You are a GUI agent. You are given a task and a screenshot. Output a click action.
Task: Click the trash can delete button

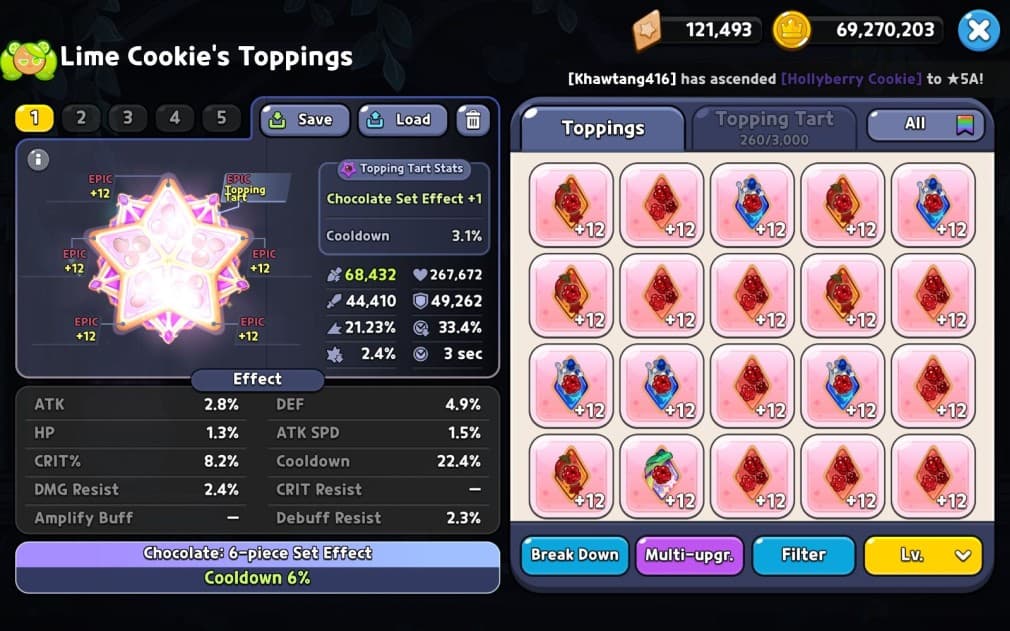pos(473,120)
